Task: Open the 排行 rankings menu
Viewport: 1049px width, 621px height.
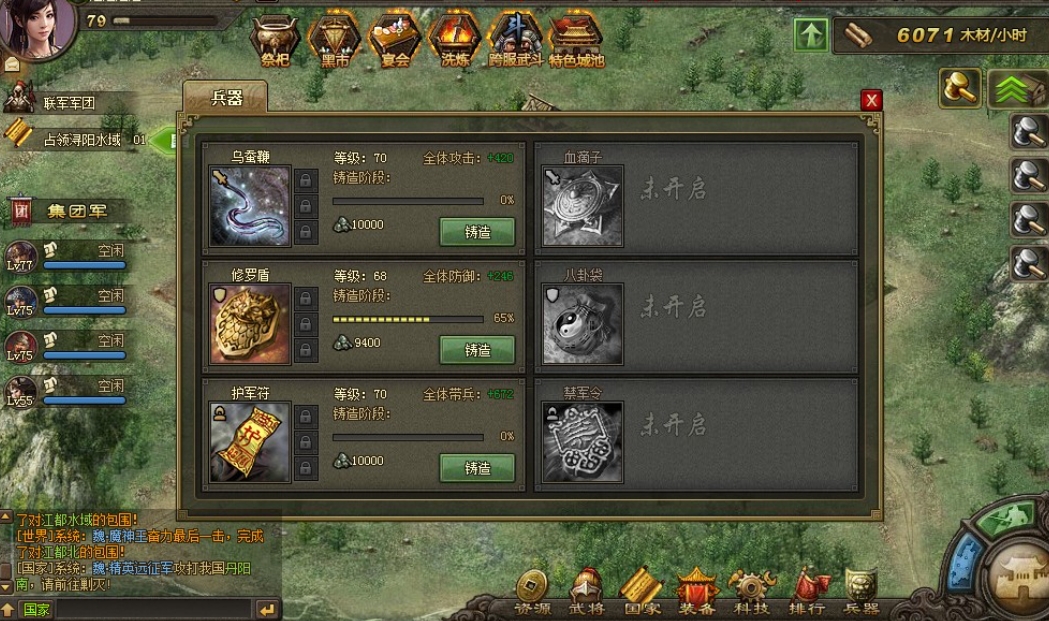Action: point(806,592)
